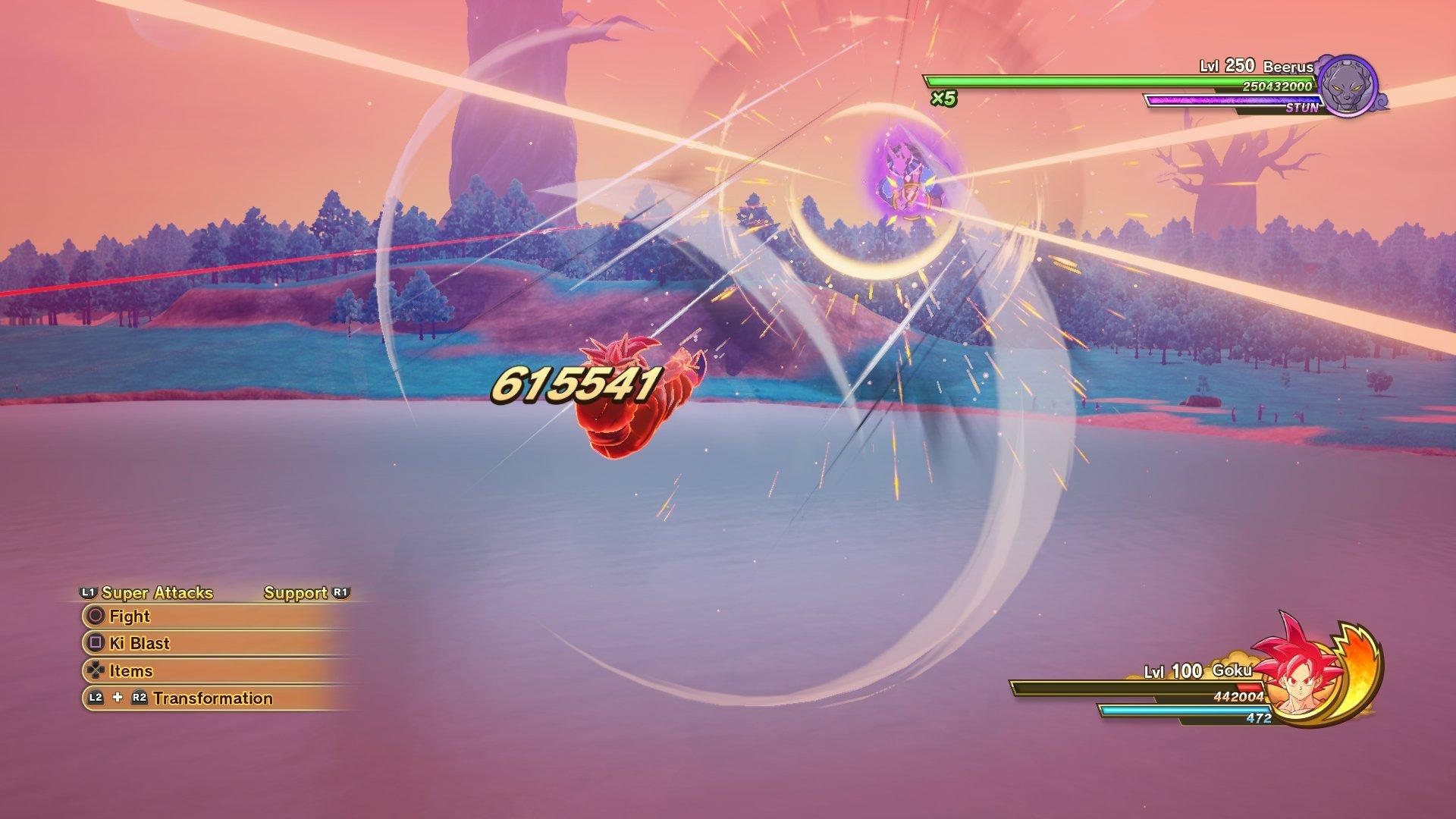The height and width of the screenshot is (819, 1456).
Task: Activate the Transformation option
Action: (212, 697)
